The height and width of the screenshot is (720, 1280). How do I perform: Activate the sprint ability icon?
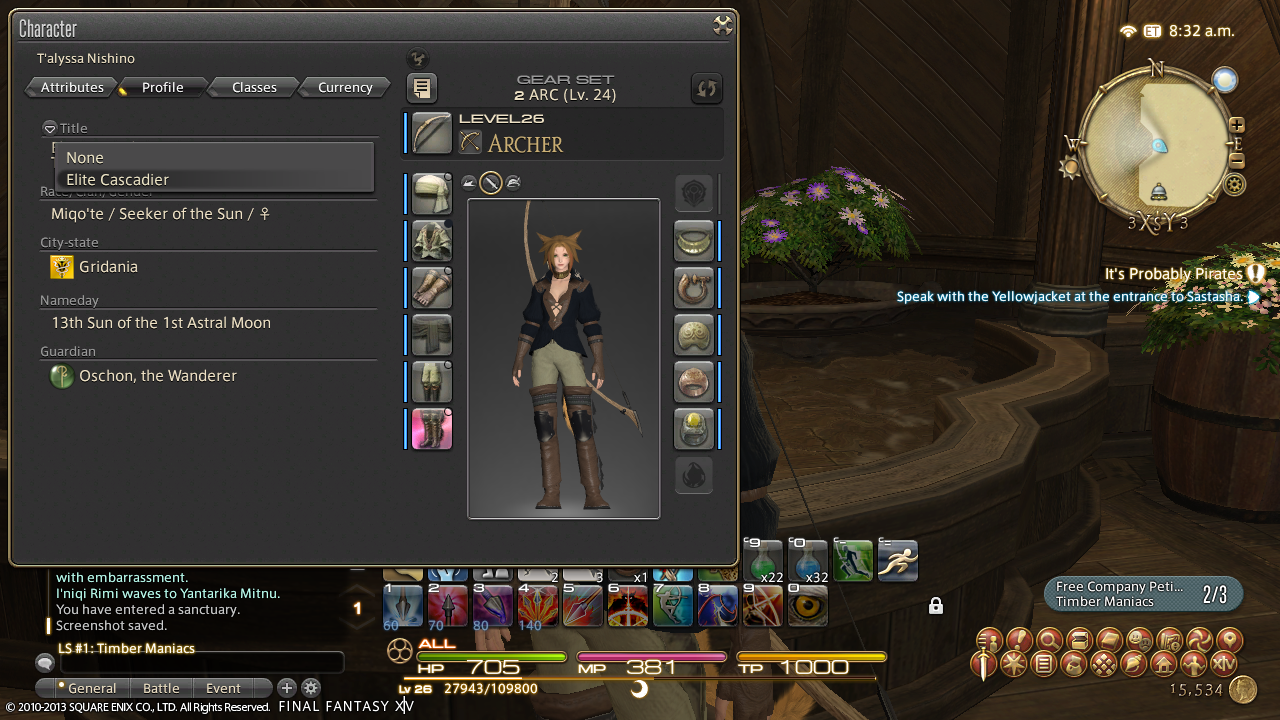click(x=897, y=562)
